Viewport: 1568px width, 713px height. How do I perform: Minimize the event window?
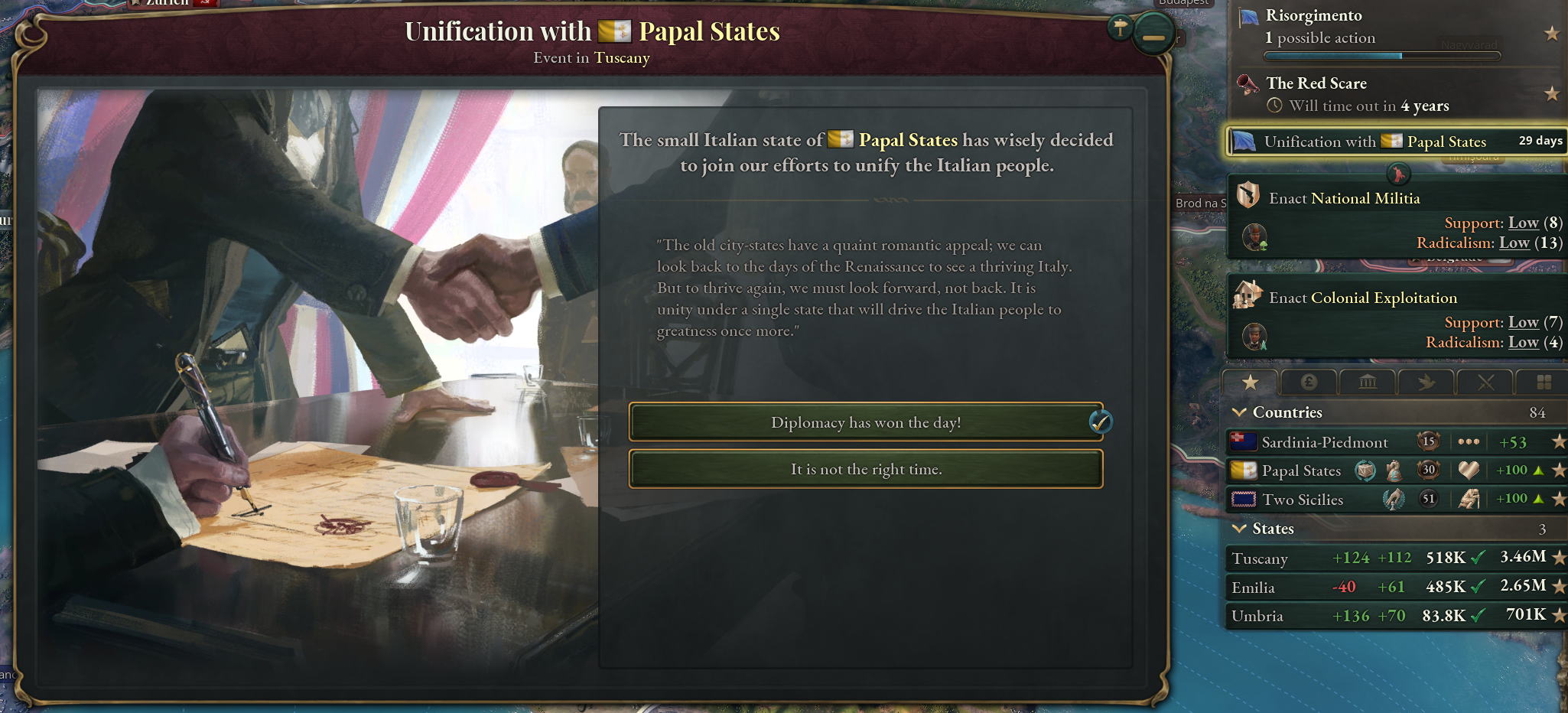(x=1153, y=35)
